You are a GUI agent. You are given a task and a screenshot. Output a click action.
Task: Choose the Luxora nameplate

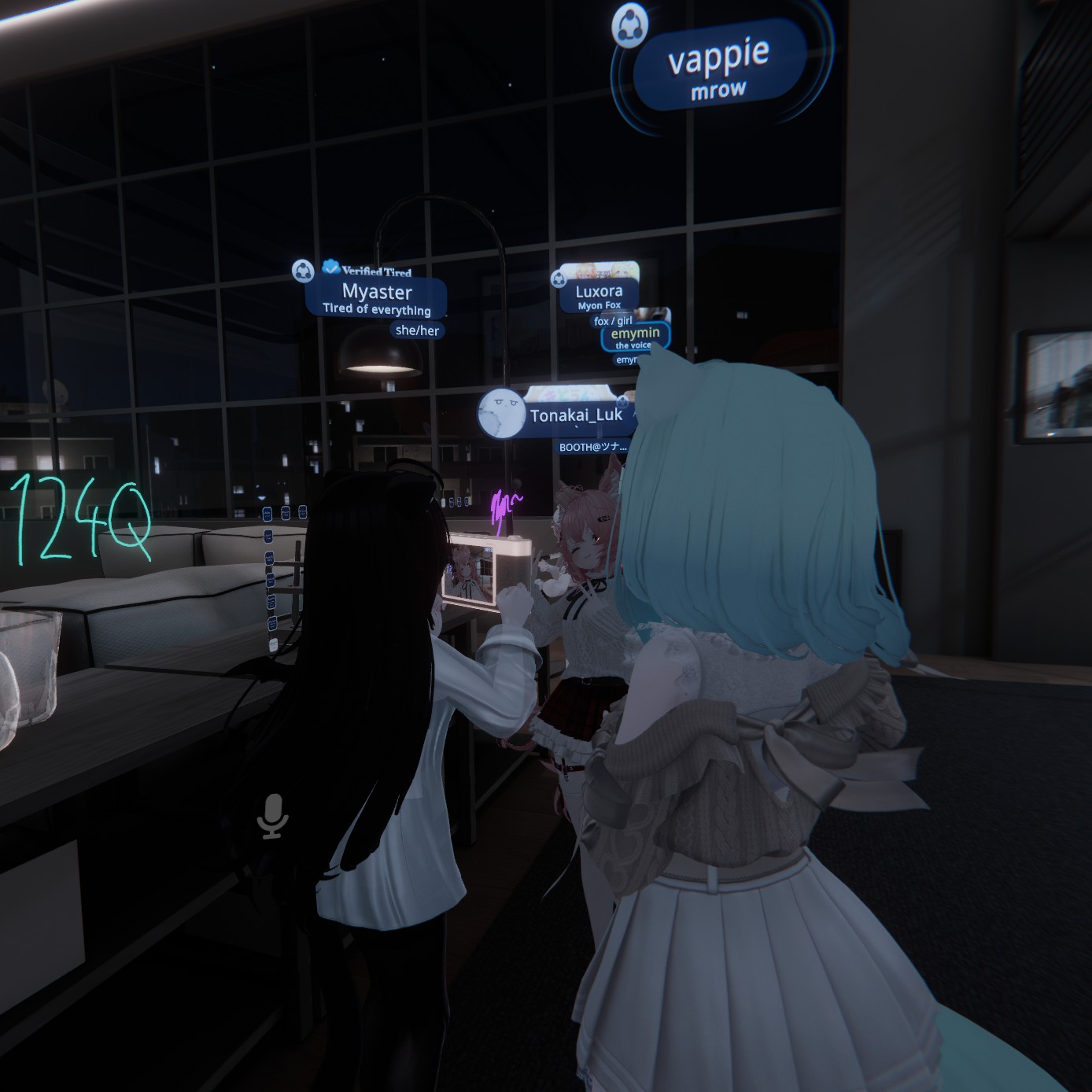[599, 295]
